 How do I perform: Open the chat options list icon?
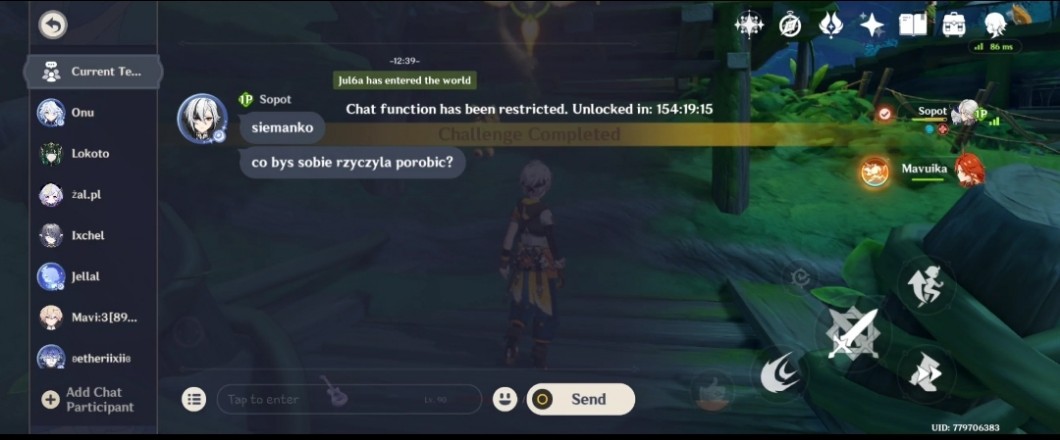click(x=194, y=399)
